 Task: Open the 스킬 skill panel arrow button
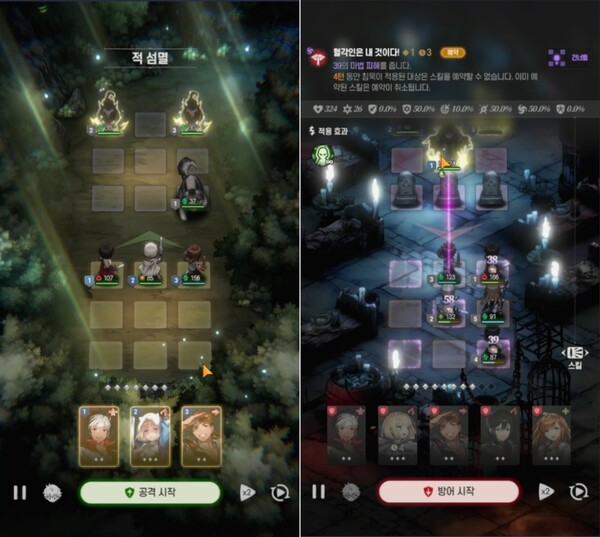[575, 353]
